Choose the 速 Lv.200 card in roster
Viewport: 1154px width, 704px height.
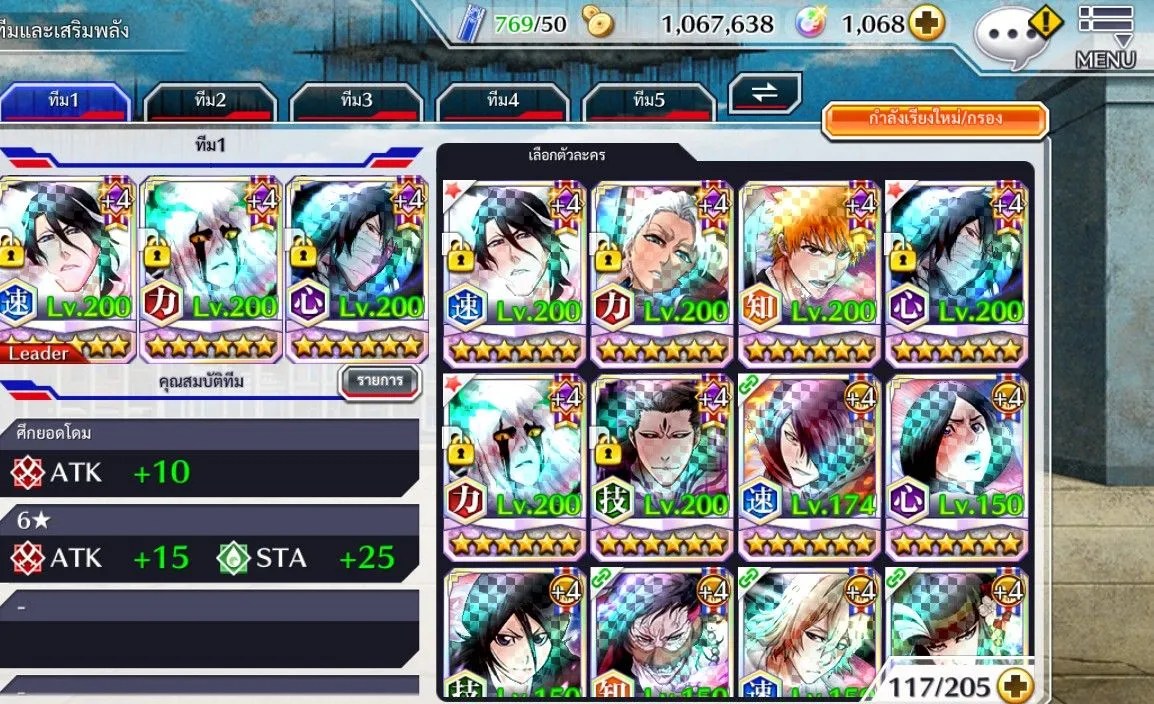[514, 272]
